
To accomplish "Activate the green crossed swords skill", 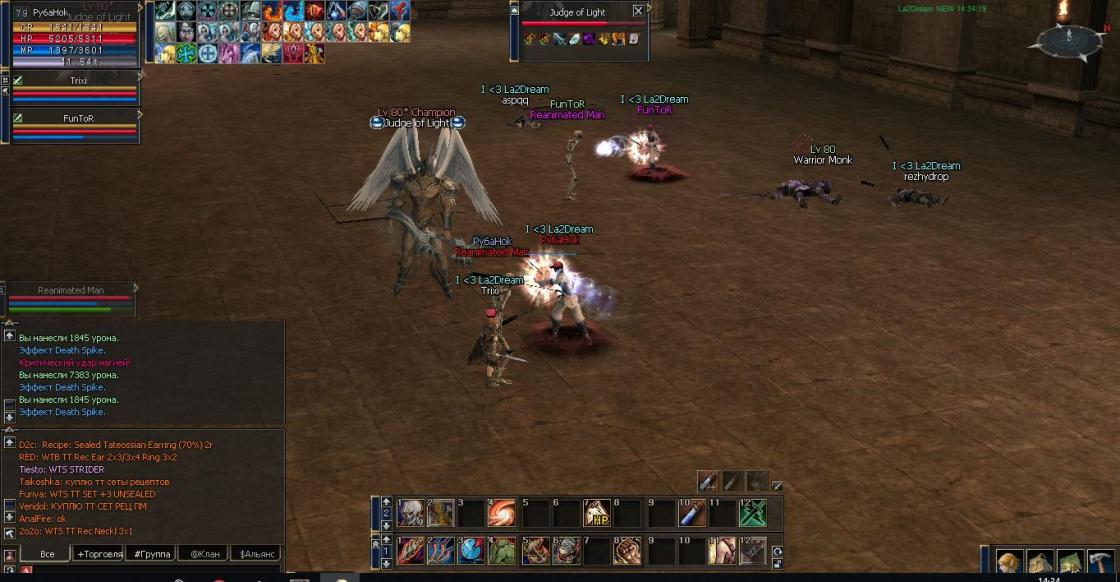I will (753, 513).
